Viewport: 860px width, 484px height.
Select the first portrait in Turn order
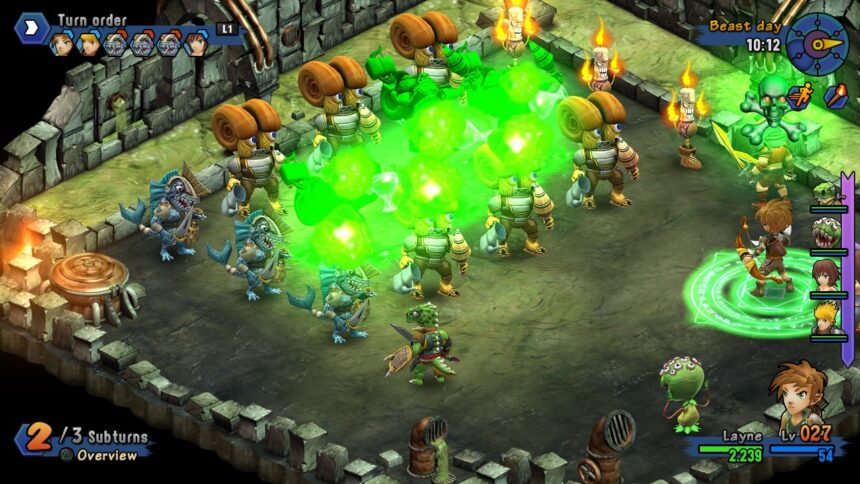coord(62,44)
